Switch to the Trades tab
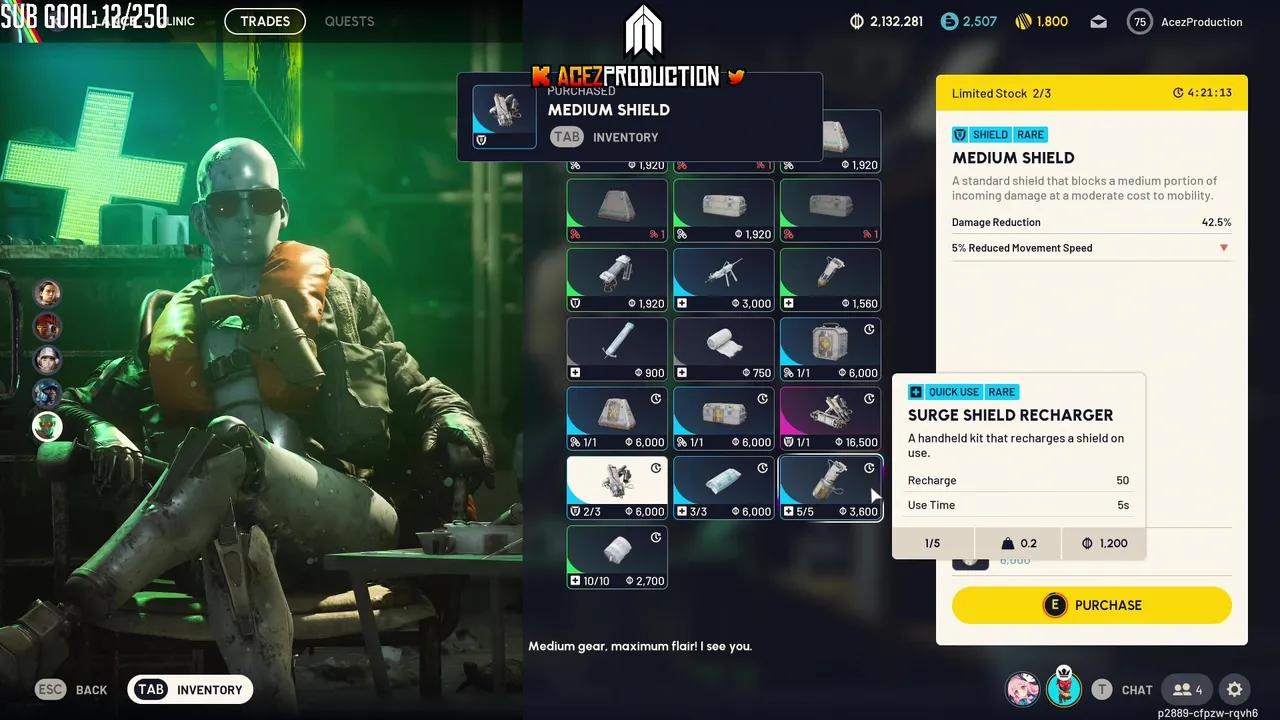The image size is (1280, 720). (265, 21)
